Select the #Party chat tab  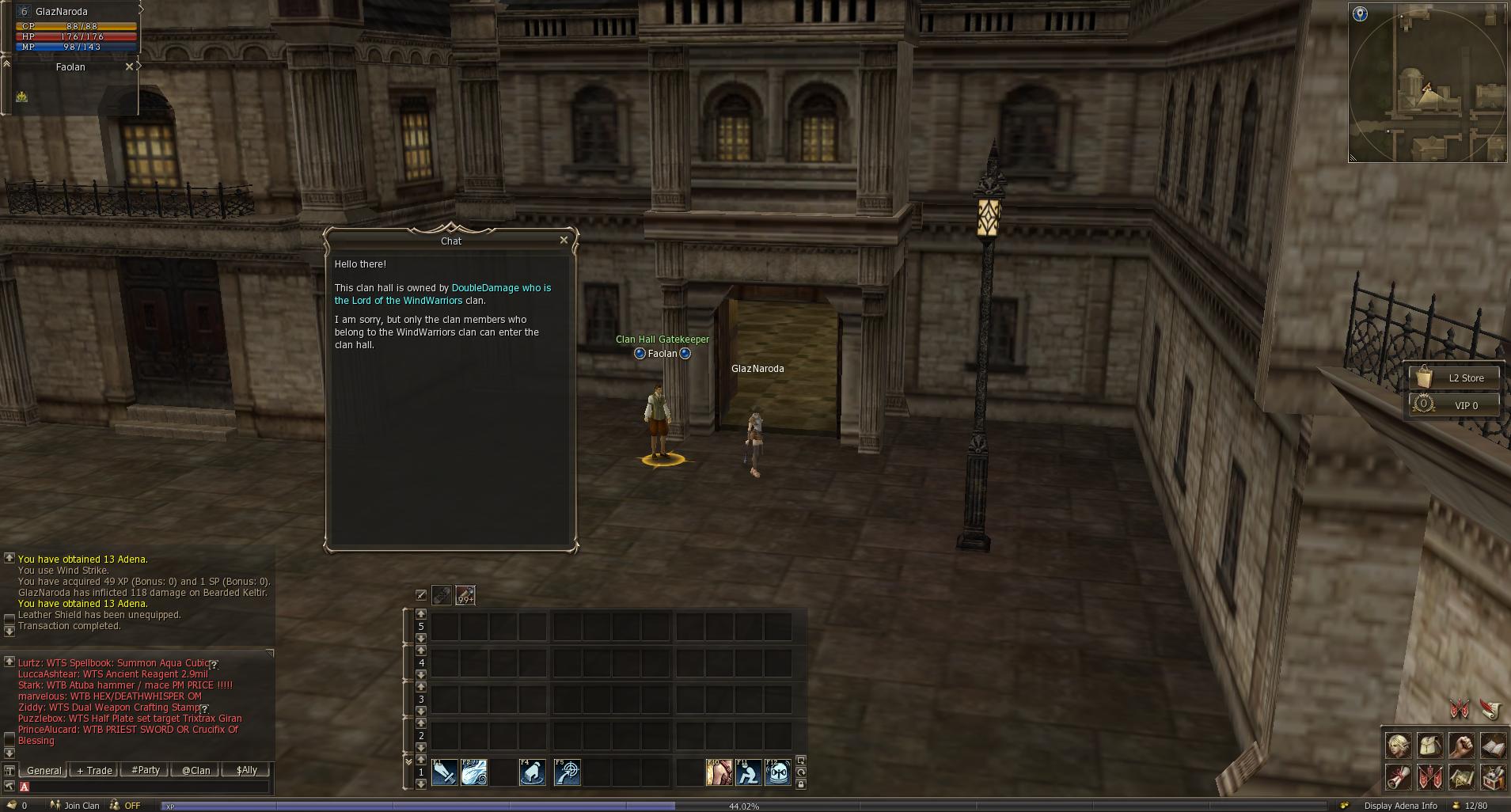(x=146, y=770)
